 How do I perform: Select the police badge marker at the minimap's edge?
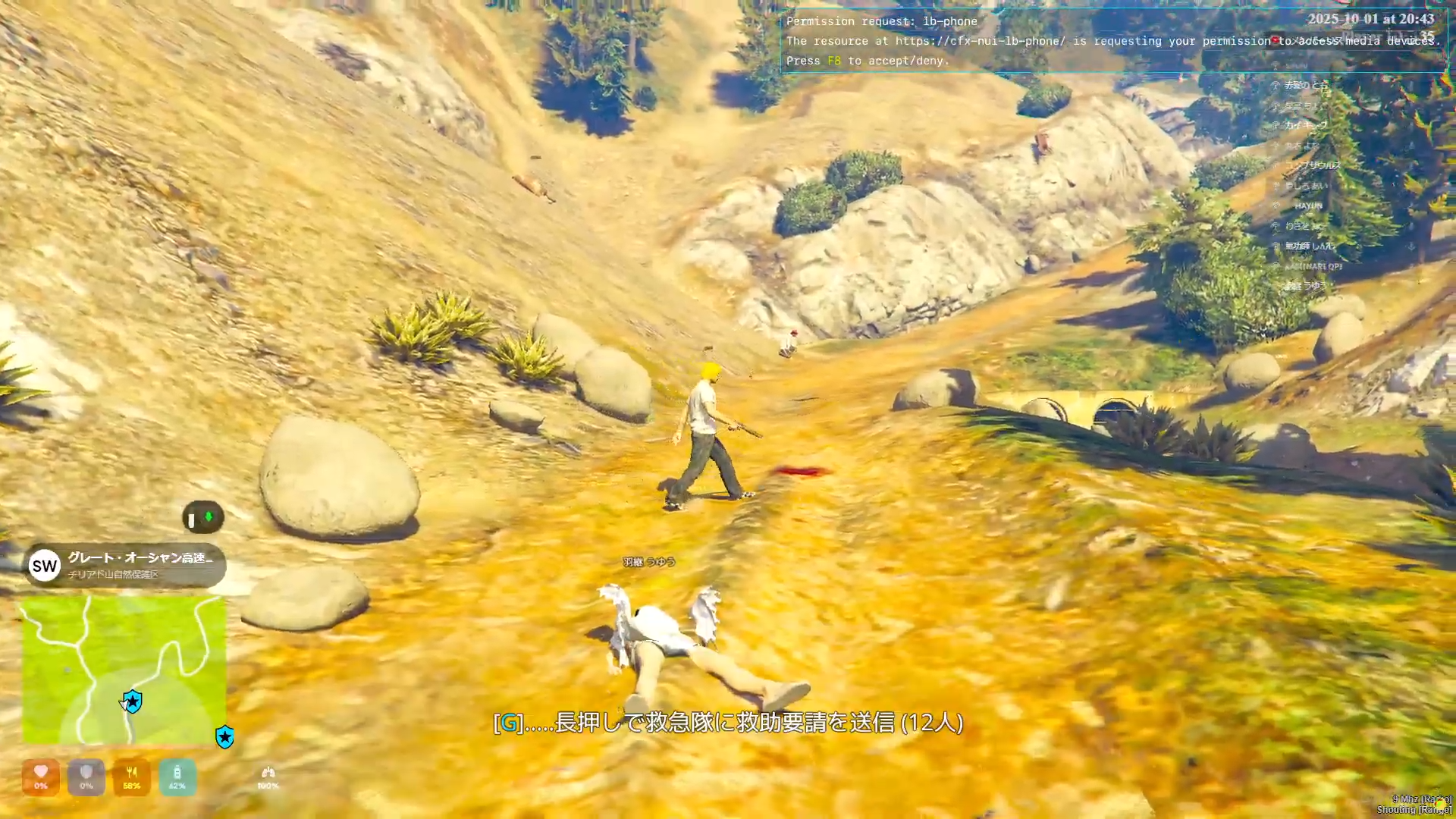(x=224, y=736)
